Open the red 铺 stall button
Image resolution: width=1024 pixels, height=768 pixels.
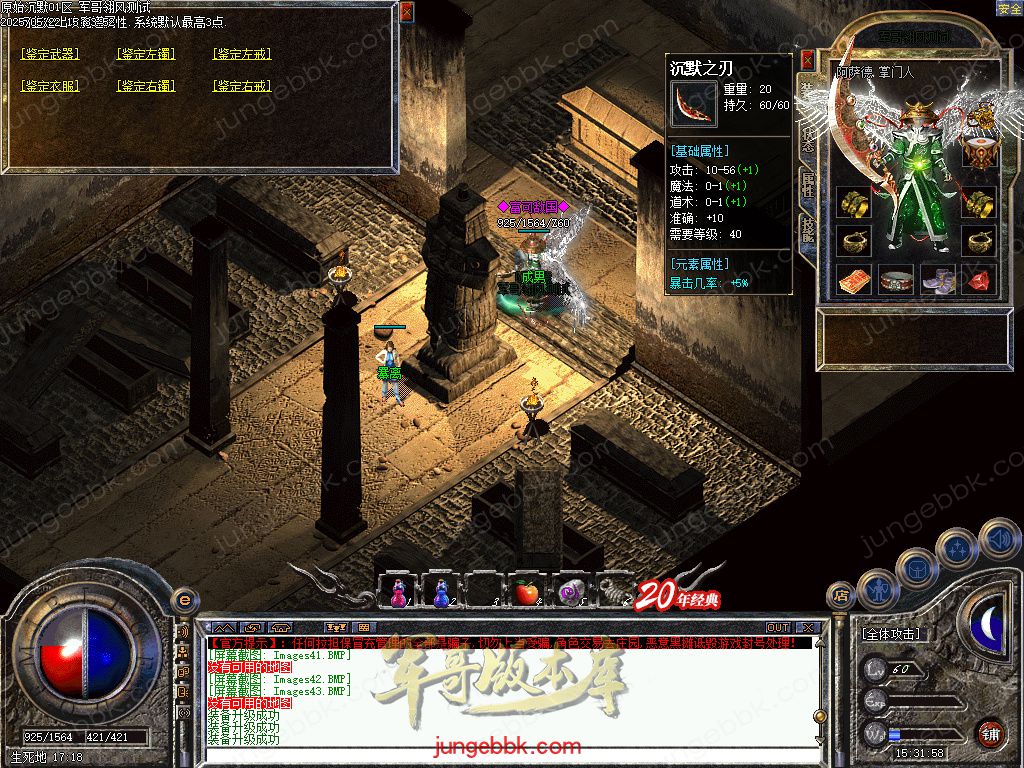[x=990, y=733]
